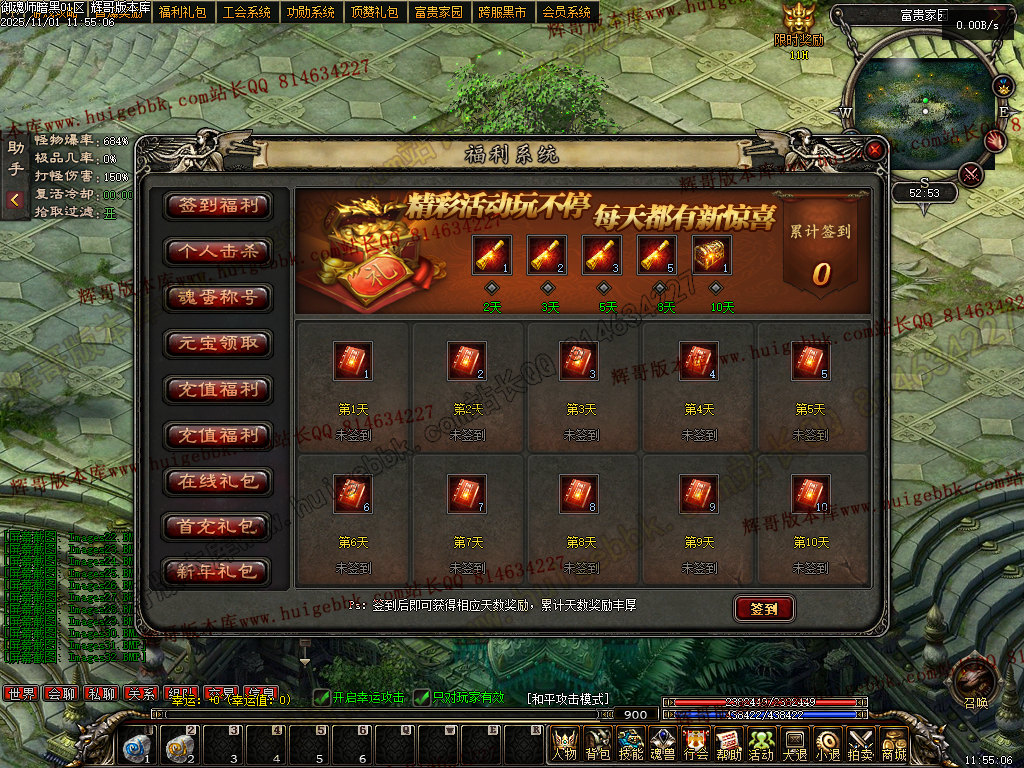Click the 签到 sign-in button
Screen dimensions: 1024x768
coord(764,609)
